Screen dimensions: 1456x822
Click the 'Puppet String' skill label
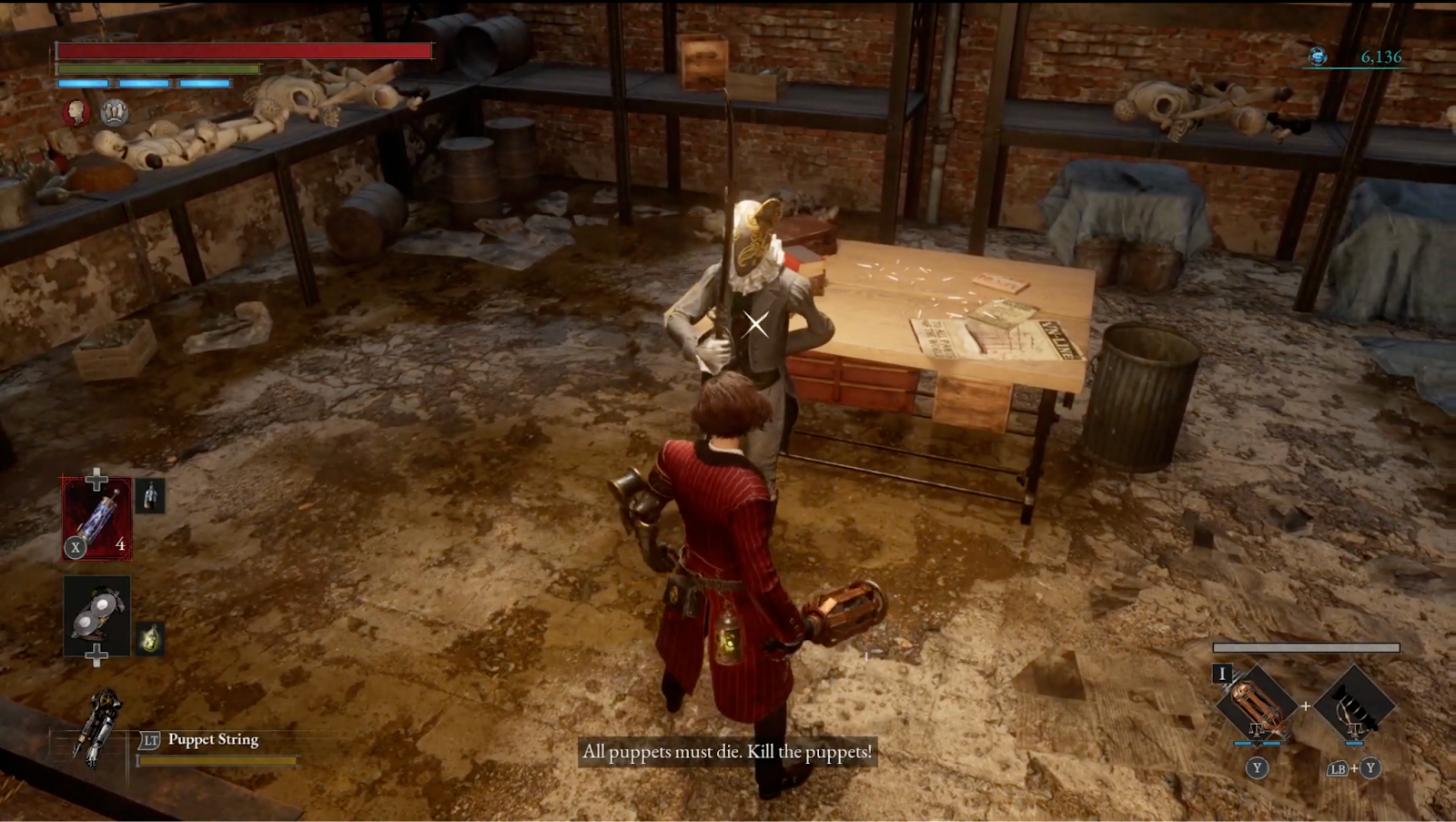pyautogui.click(x=211, y=741)
